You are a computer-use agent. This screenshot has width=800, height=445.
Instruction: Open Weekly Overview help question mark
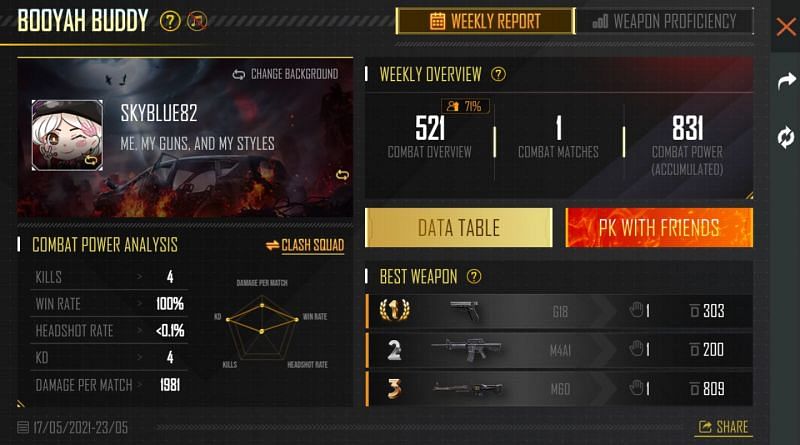(498, 74)
